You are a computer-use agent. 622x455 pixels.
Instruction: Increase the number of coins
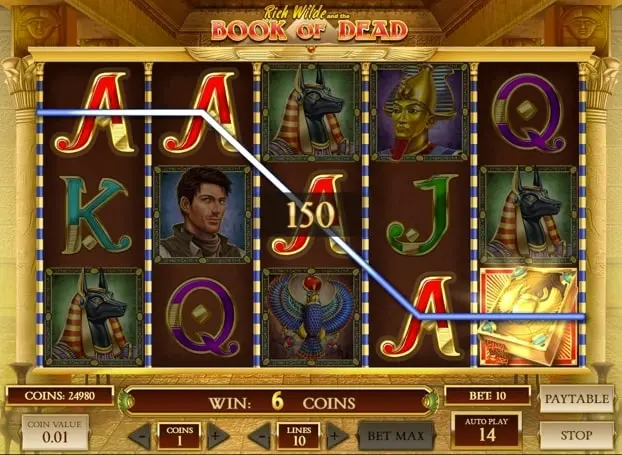pyautogui.click(x=213, y=436)
